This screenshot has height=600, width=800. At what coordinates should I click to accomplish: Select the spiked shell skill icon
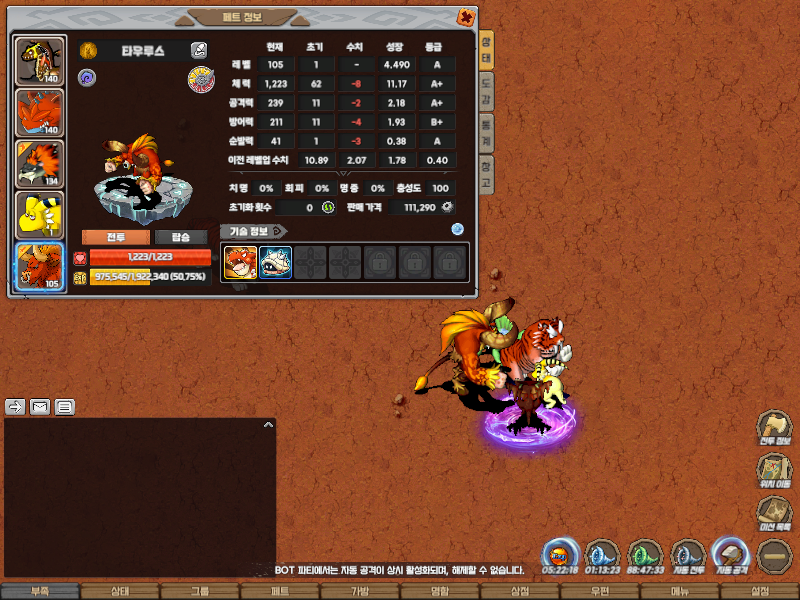[276, 263]
